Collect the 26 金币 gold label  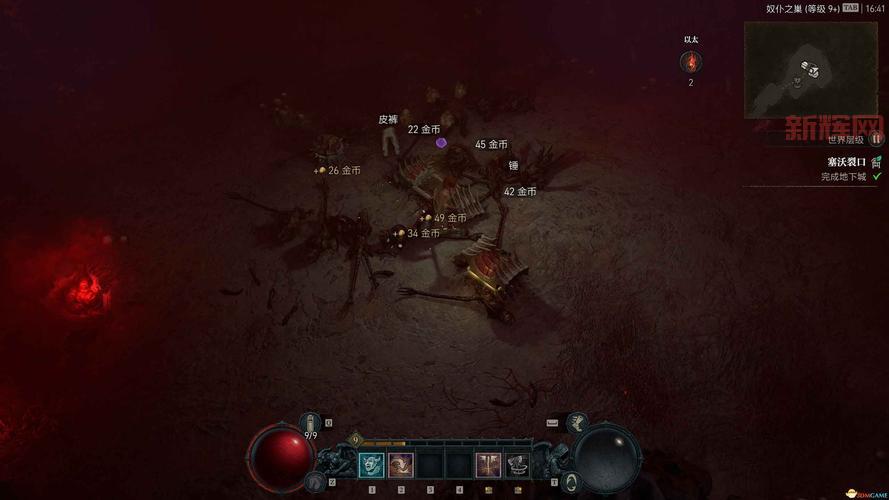pos(344,171)
